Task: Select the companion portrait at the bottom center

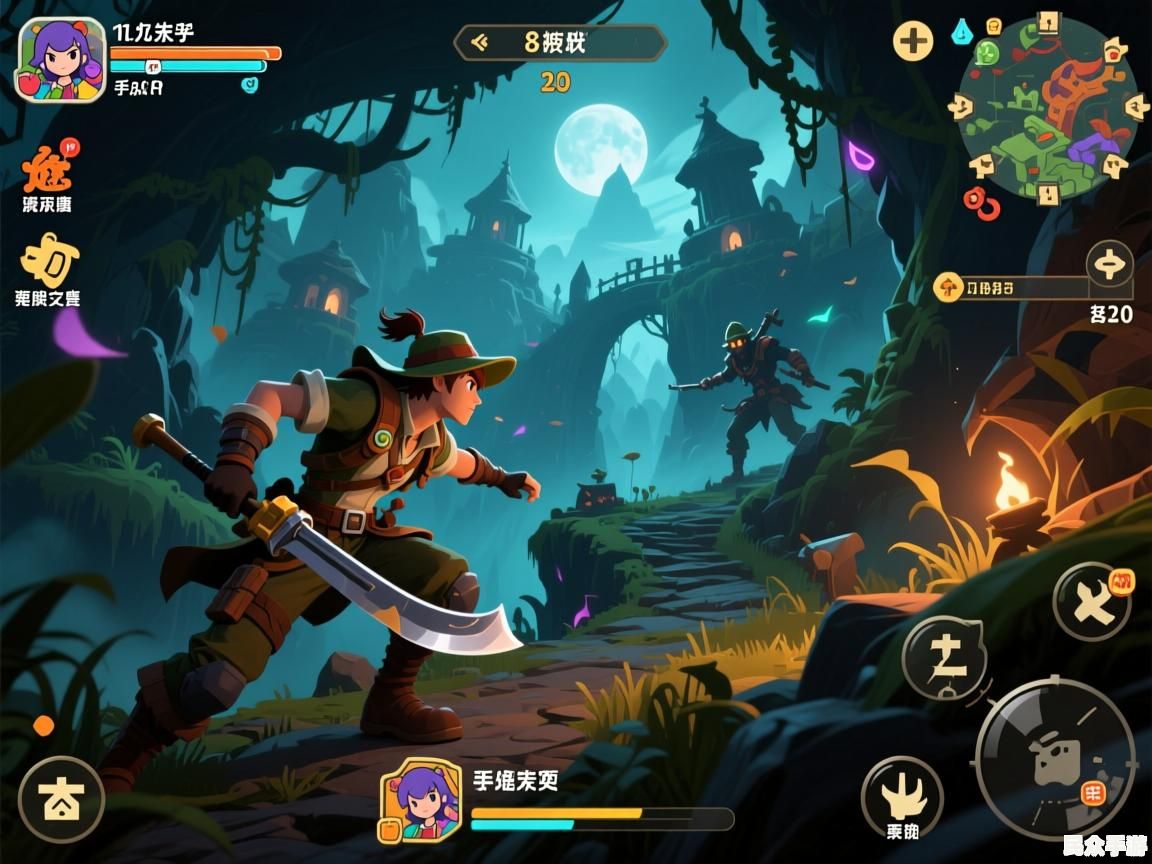Action: coord(420,799)
